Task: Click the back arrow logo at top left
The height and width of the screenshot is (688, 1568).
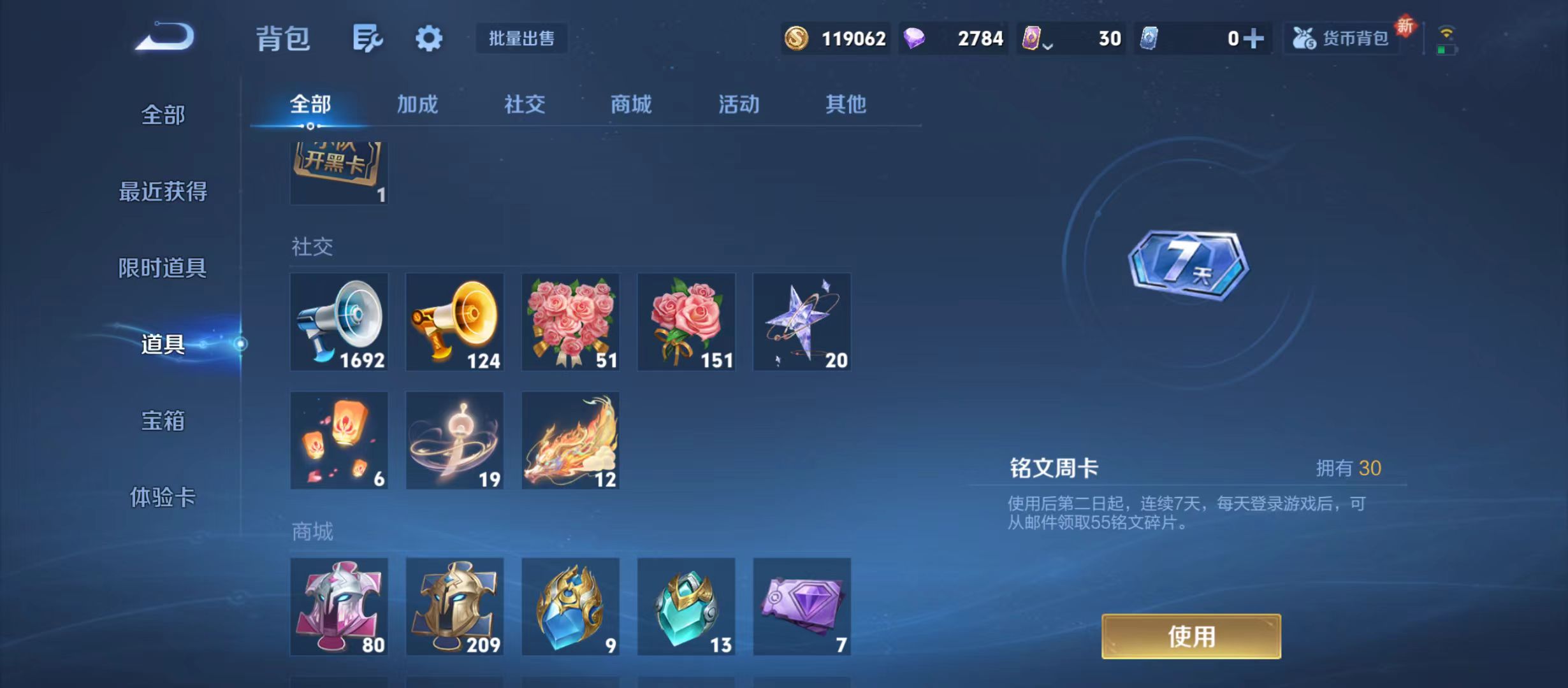Action: click(x=163, y=38)
